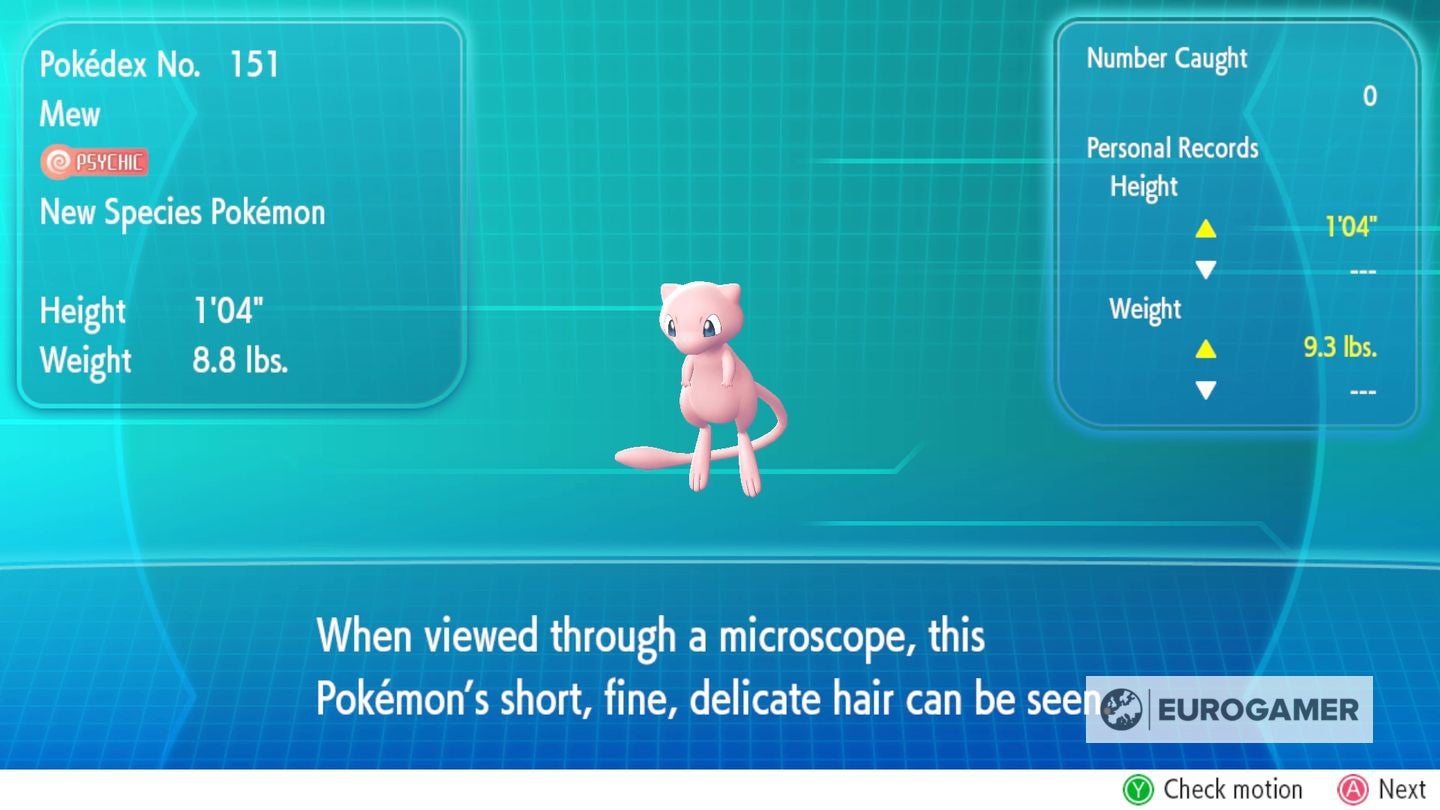Image resolution: width=1440 pixels, height=810 pixels.
Task: Click the yellow up arrow beside Weight record
Action: (1206, 350)
